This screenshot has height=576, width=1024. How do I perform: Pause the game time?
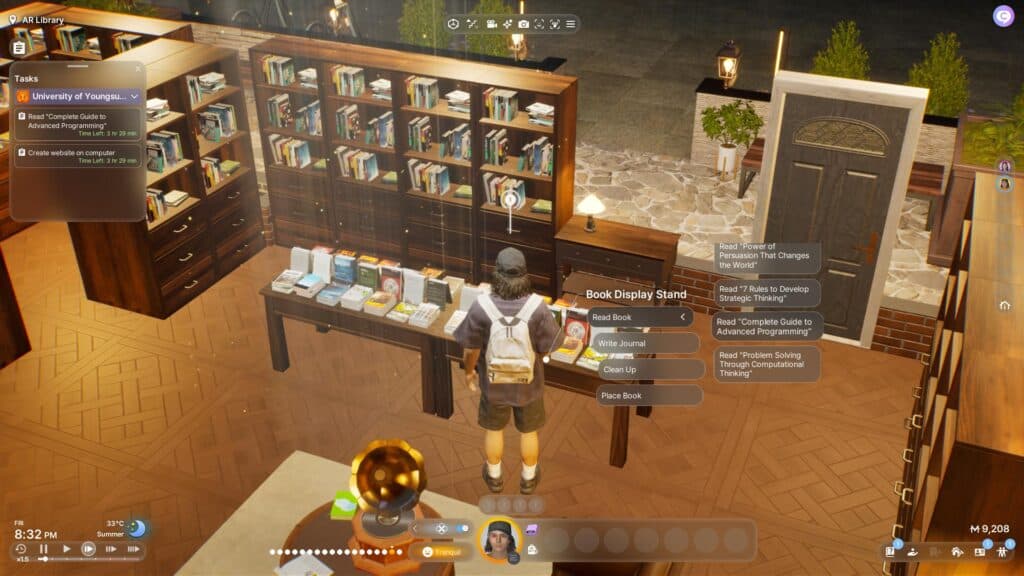(x=43, y=549)
